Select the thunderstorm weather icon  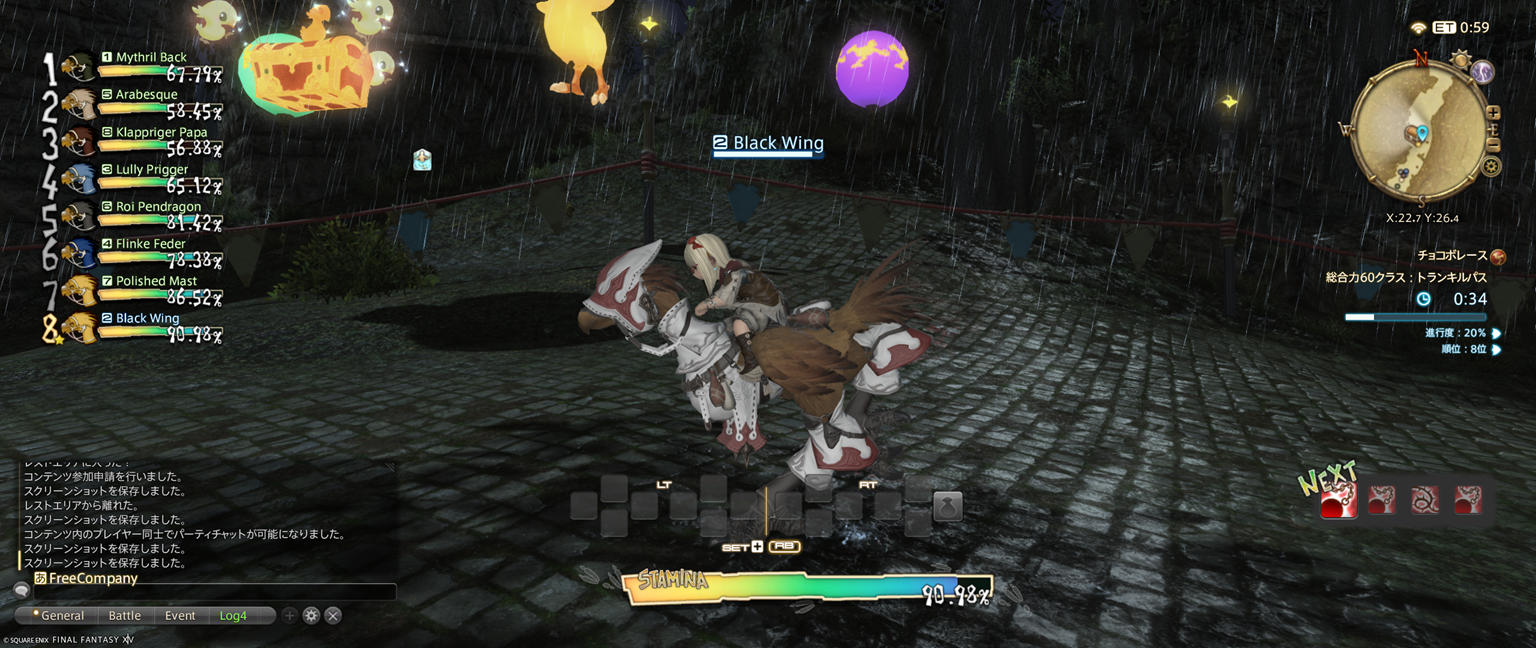pyautogui.click(x=1482, y=72)
